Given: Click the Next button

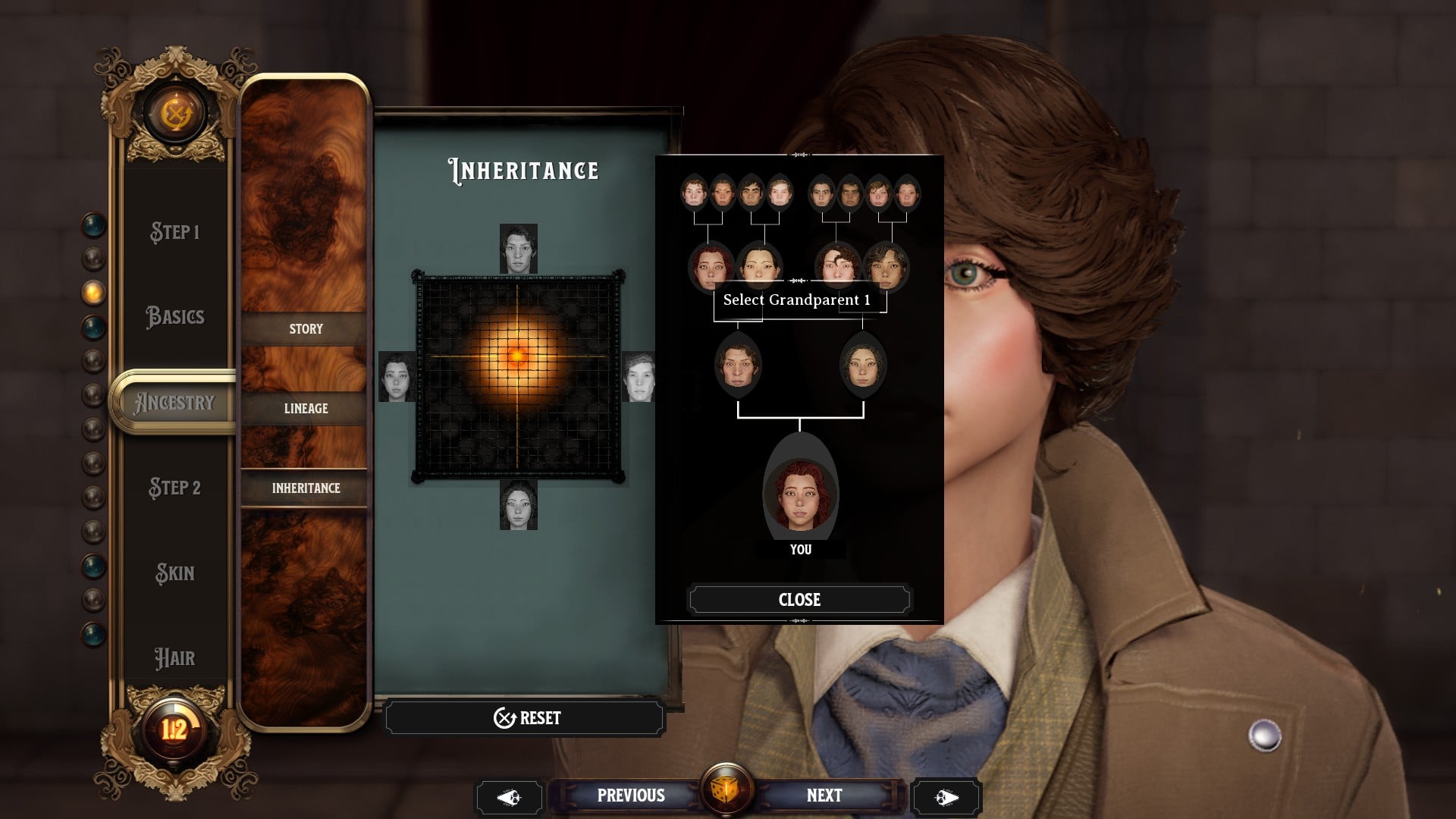Looking at the screenshot, I should point(824,795).
